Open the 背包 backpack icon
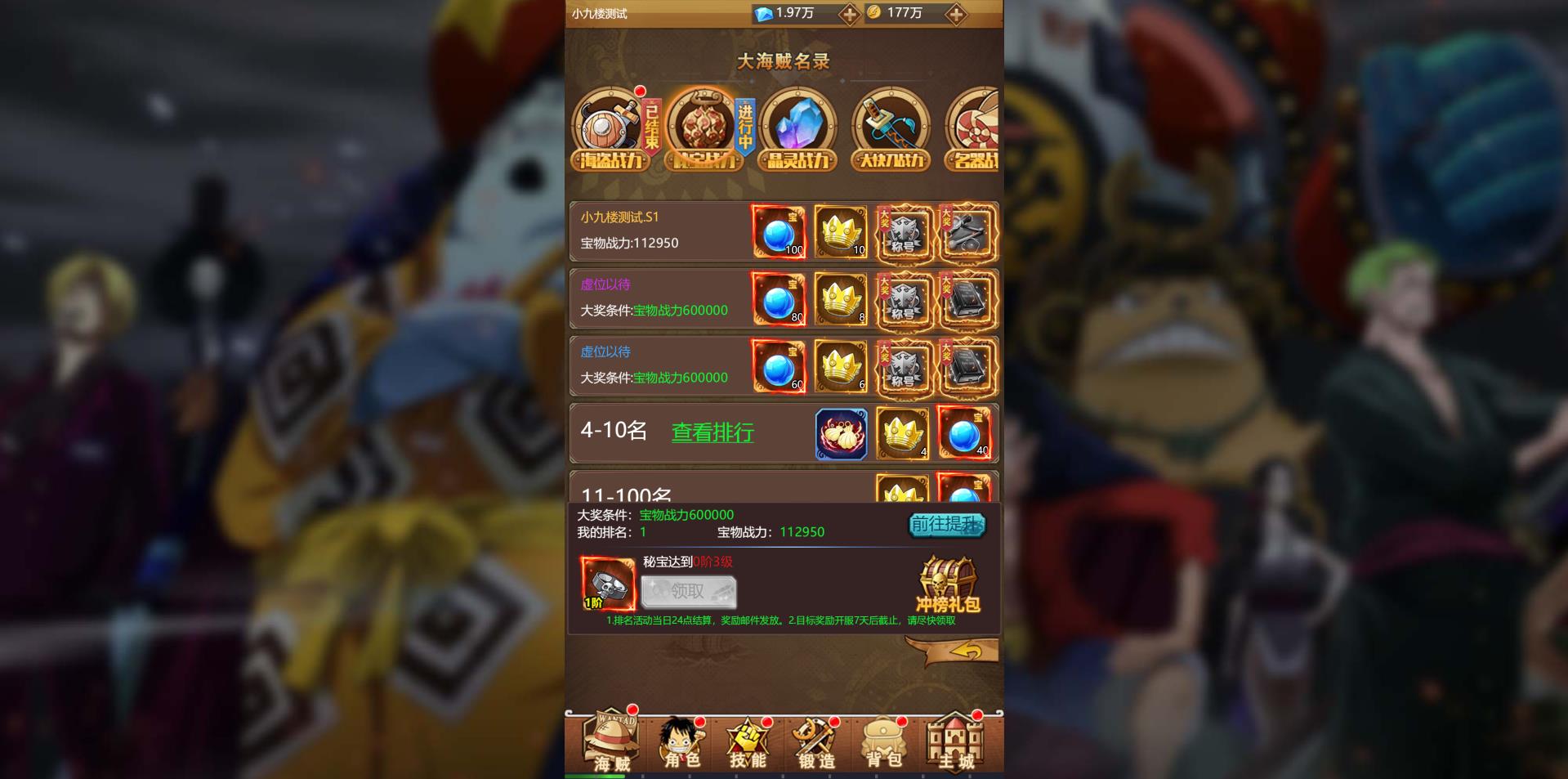Viewport: 1568px width, 779px height. 884,740
